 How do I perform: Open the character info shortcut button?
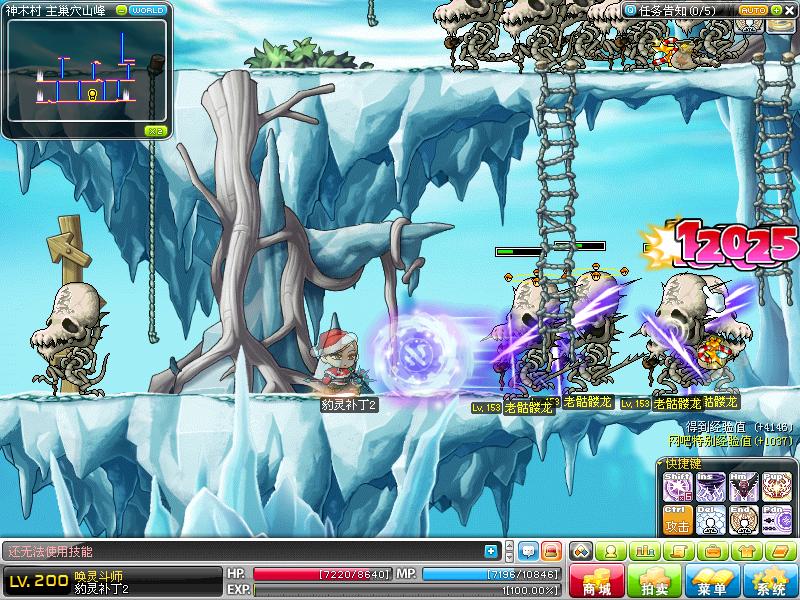[612, 551]
